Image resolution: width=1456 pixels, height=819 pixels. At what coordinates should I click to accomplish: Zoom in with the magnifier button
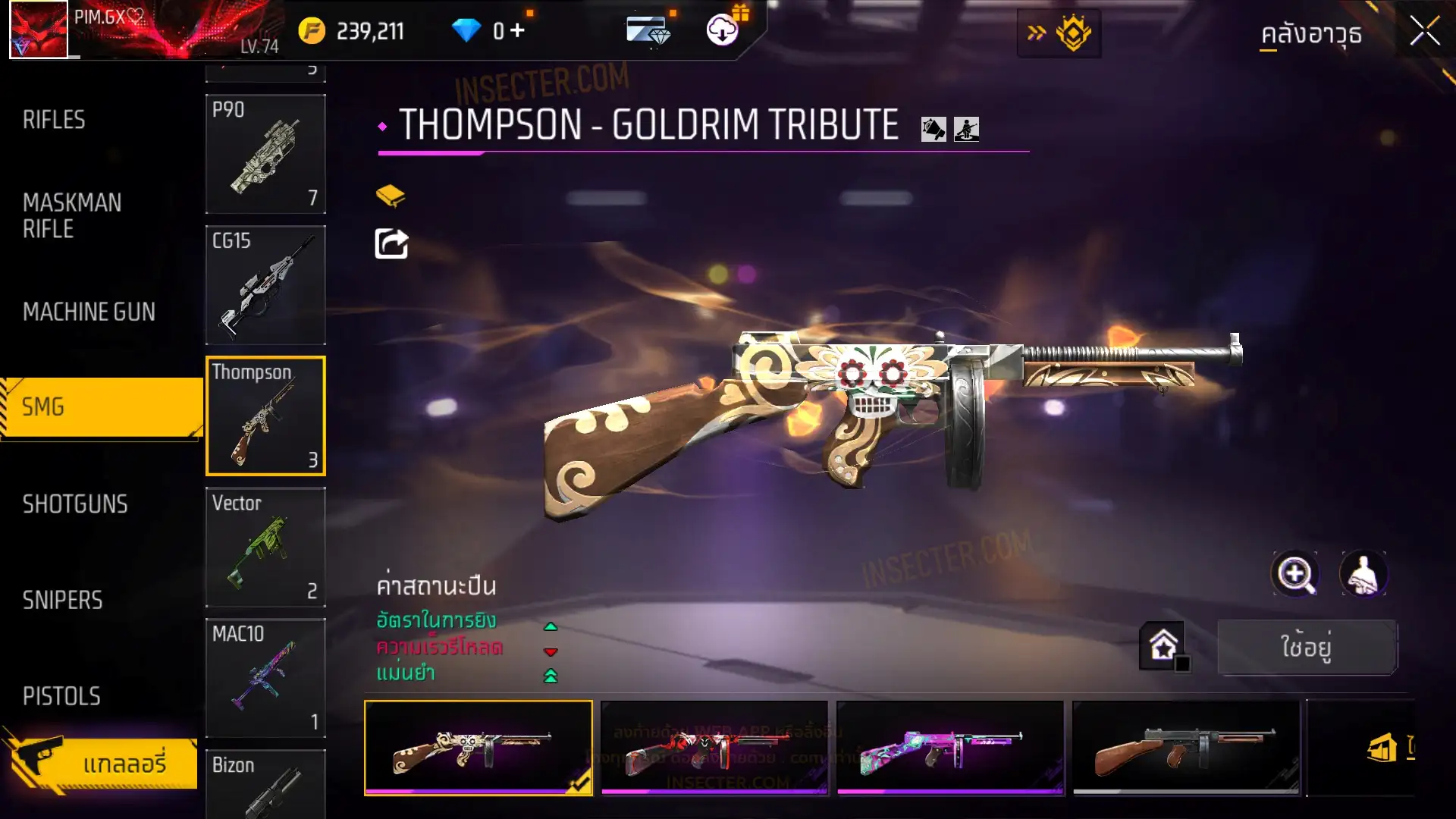pyautogui.click(x=1295, y=574)
